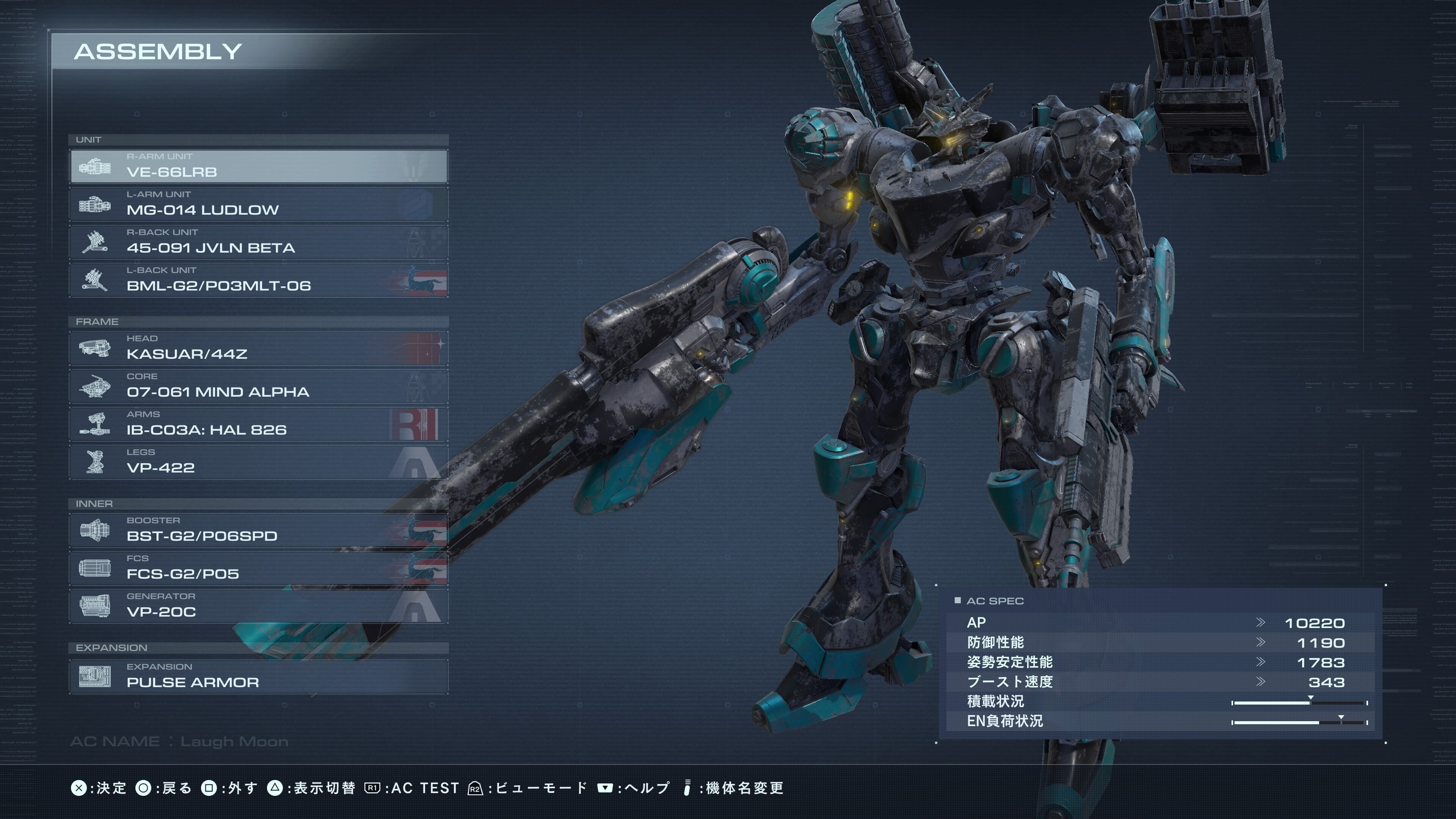Click the VP-20C generator part icon
The width and height of the screenshot is (1456, 819).
point(95,606)
